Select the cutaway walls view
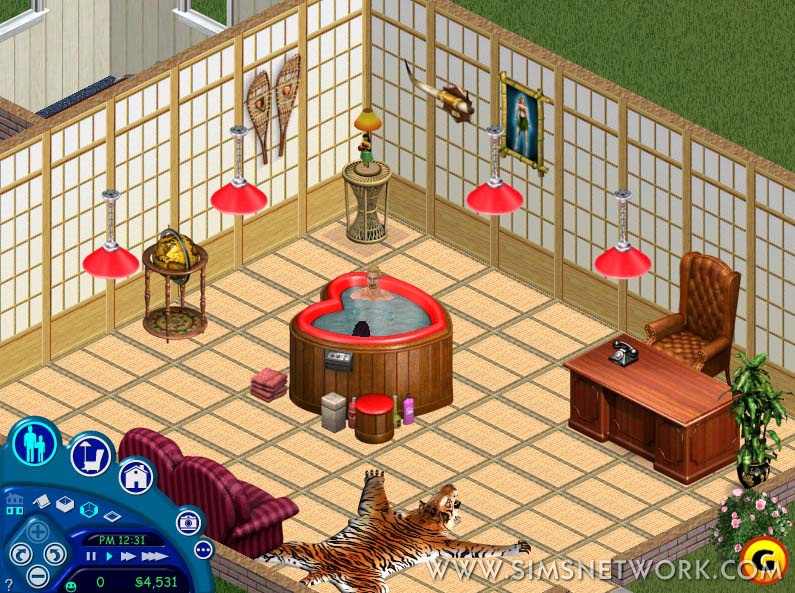 click(x=88, y=510)
